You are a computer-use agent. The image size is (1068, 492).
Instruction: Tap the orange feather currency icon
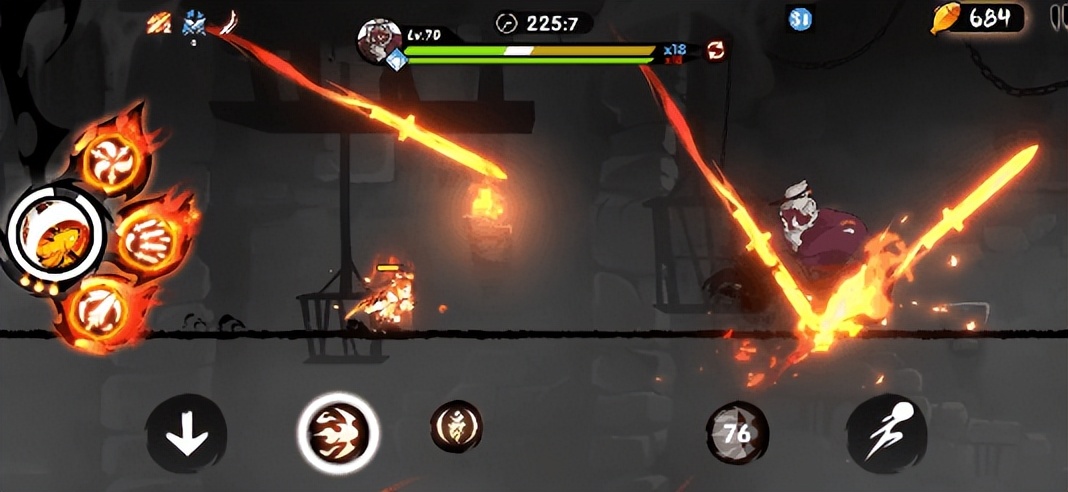tap(946, 18)
